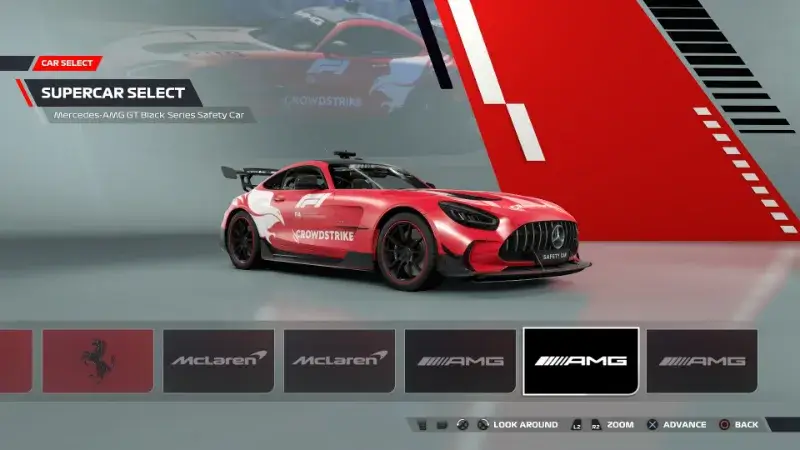Choose the highlighted white AMG tile
The image size is (800, 450).
581,360
